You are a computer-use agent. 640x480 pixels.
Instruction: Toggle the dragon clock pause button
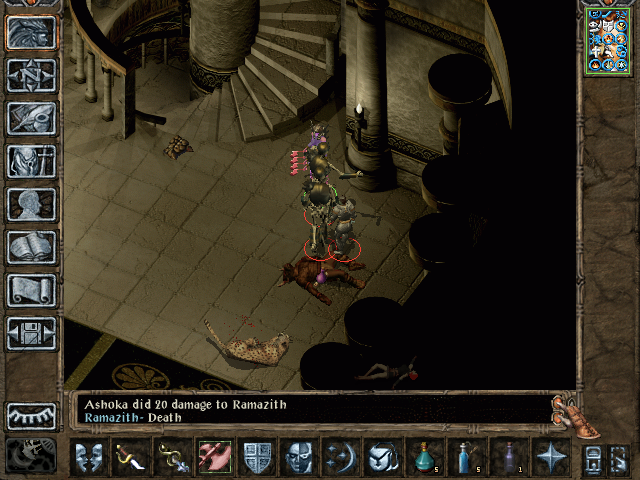click(x=32, y=455)
